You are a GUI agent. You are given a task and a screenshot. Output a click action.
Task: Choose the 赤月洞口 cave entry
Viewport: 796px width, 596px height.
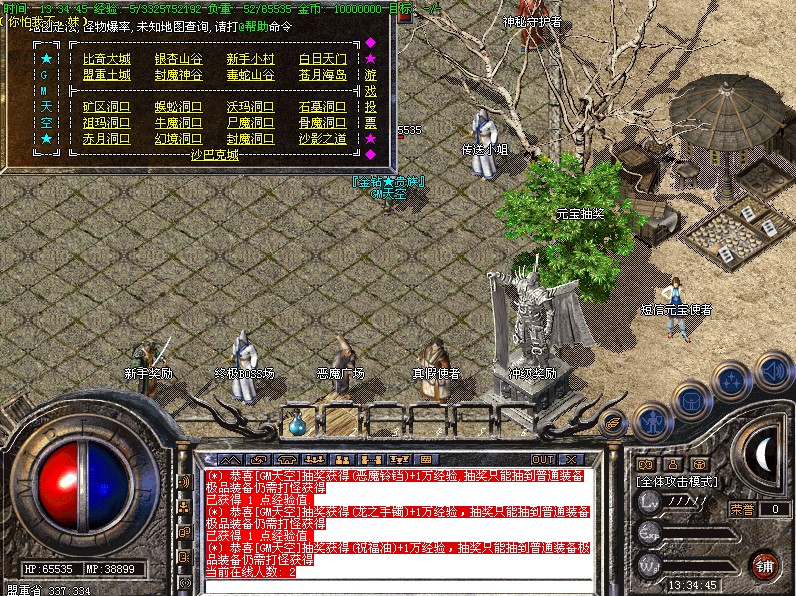pos(106,139)
